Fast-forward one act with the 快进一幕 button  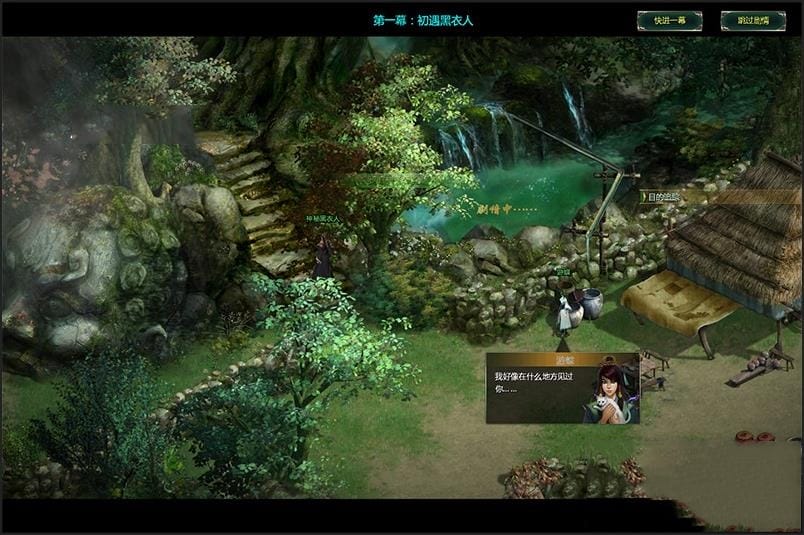click(x=669, y=20)
